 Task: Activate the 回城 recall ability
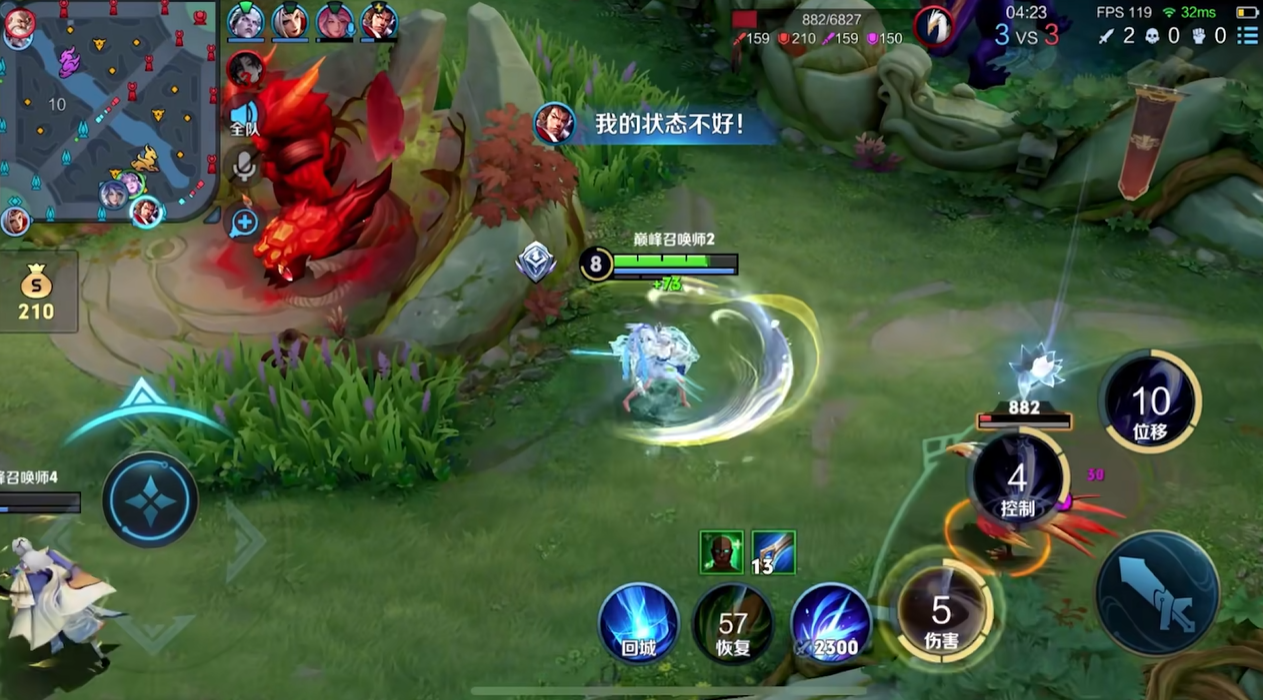pyautogui.click(x=638, y=622)
